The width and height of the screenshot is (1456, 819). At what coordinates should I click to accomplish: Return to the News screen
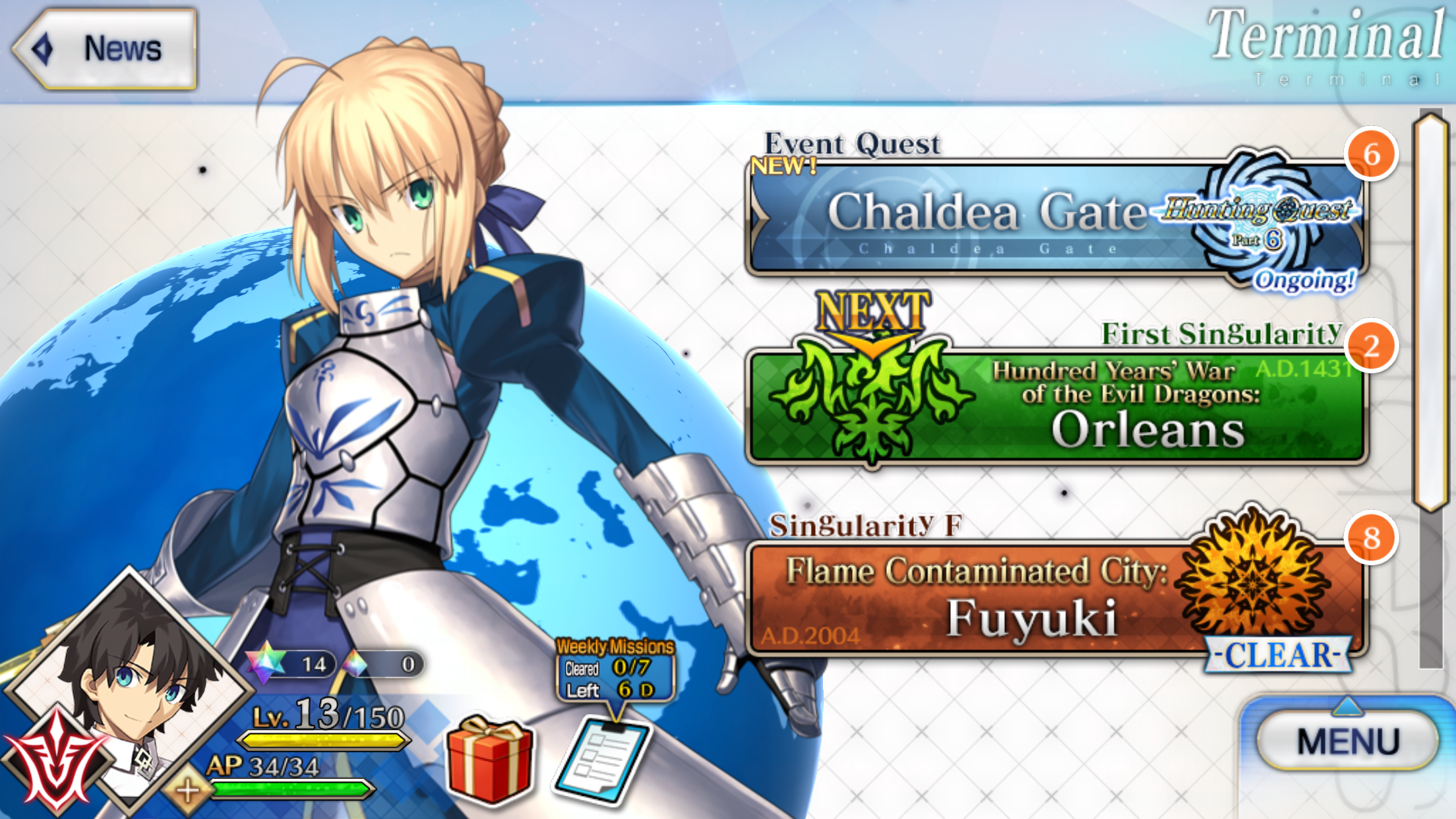pos(106,47)
